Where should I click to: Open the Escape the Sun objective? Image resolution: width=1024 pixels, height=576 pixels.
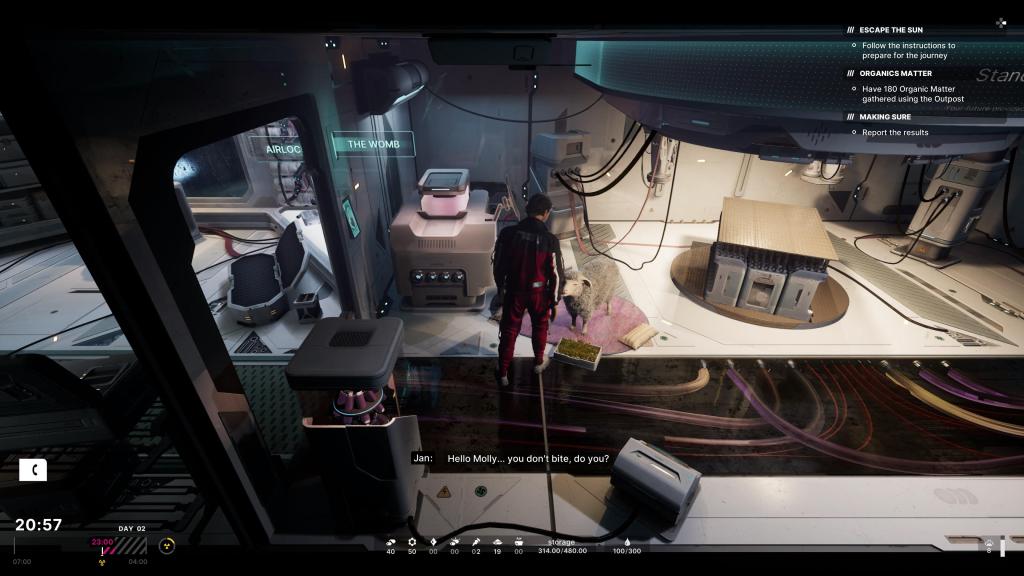[889, 30]
